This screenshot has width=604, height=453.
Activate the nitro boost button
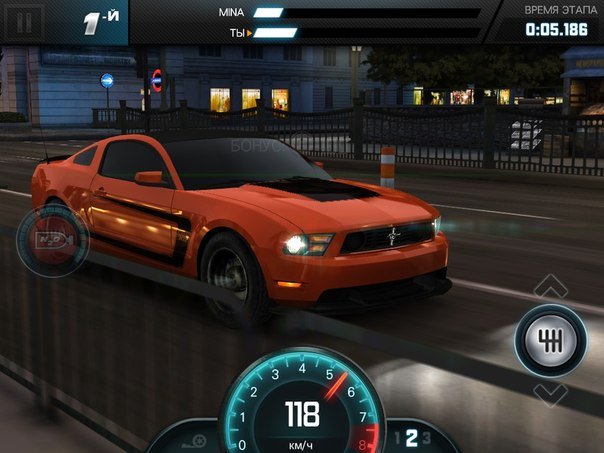pos(52,241)
